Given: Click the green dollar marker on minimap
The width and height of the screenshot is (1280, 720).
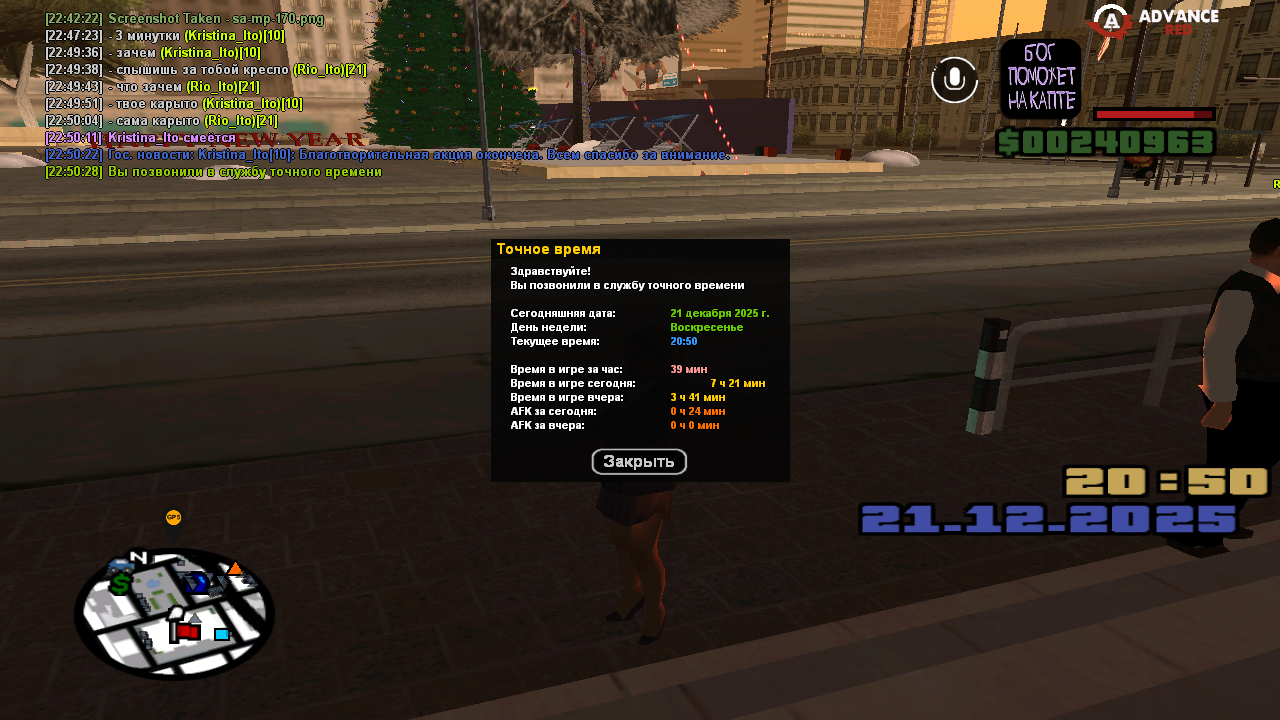Looking at the screenshot, I should pos(120,583).
